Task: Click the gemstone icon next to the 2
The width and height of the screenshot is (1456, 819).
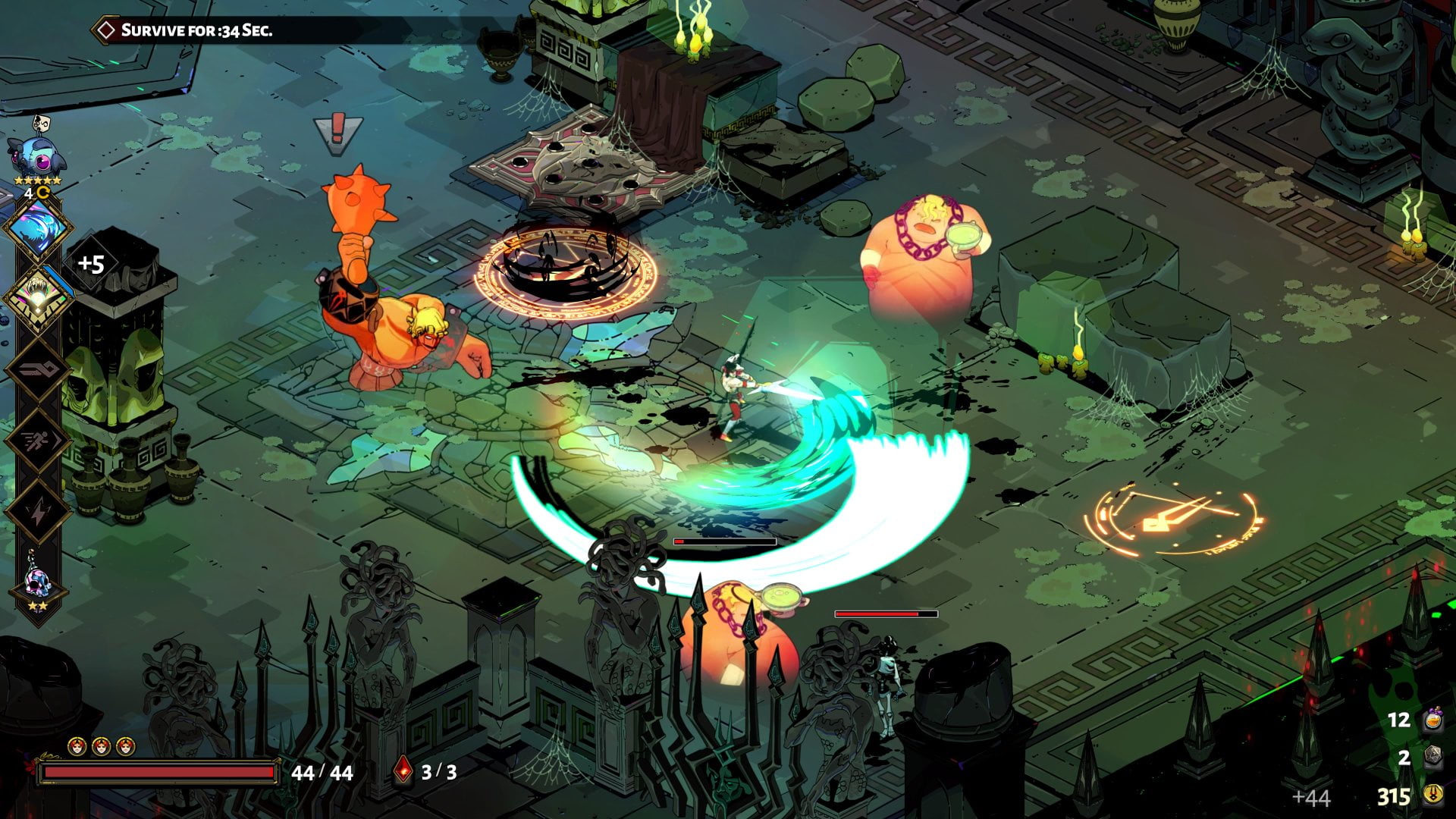Action: click(x=1432, y=756)
